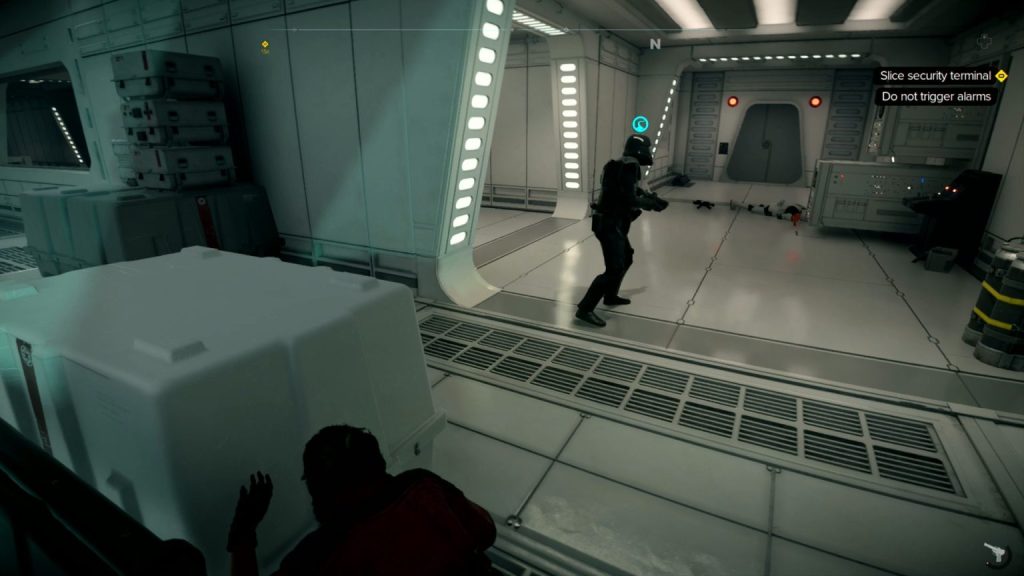Image resolution: width=1024 pixels, height=576 pixels.
Task: Click the North indicator on the compass
Action: point(655,44)
